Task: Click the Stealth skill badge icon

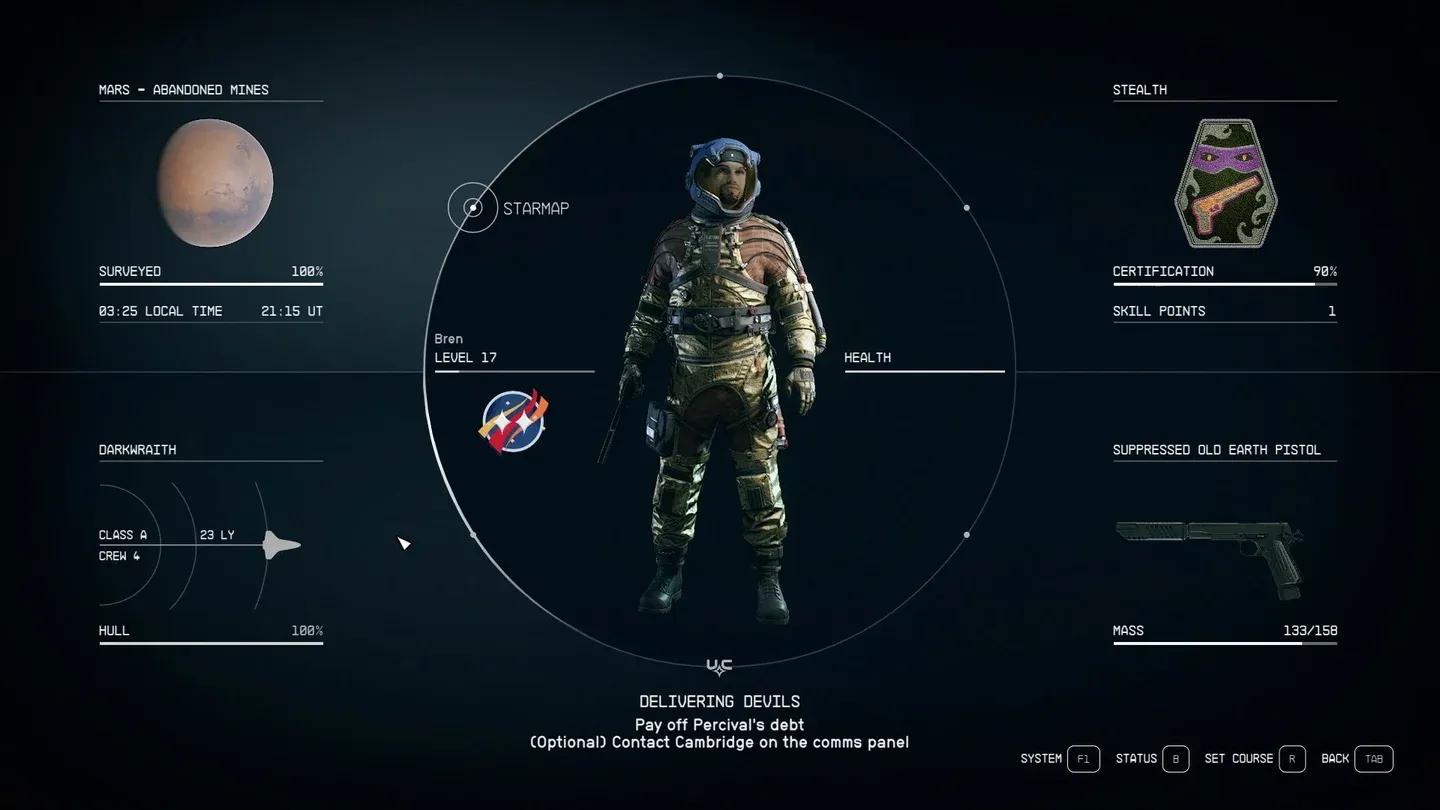Action: click(x=1224, y=184)
